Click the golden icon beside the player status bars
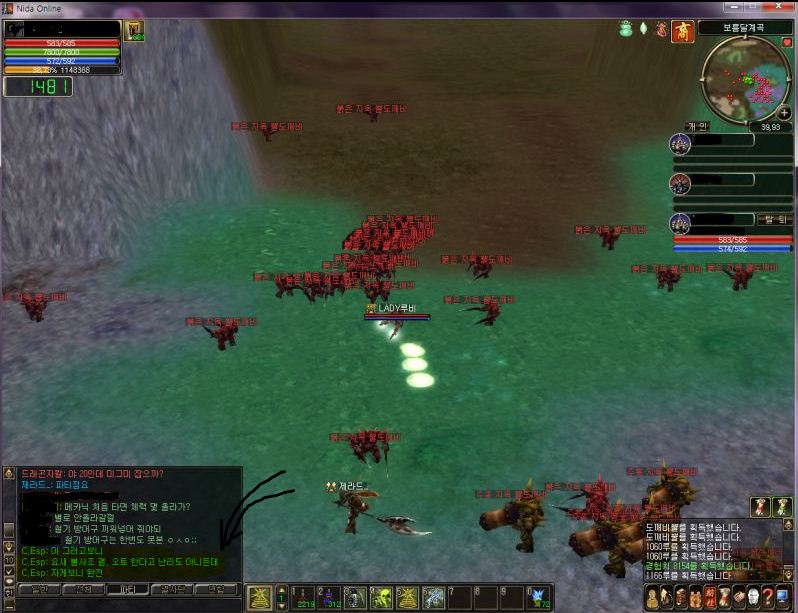Image resolution: width=798 pixels, height=613 pixels. (134, 31)
